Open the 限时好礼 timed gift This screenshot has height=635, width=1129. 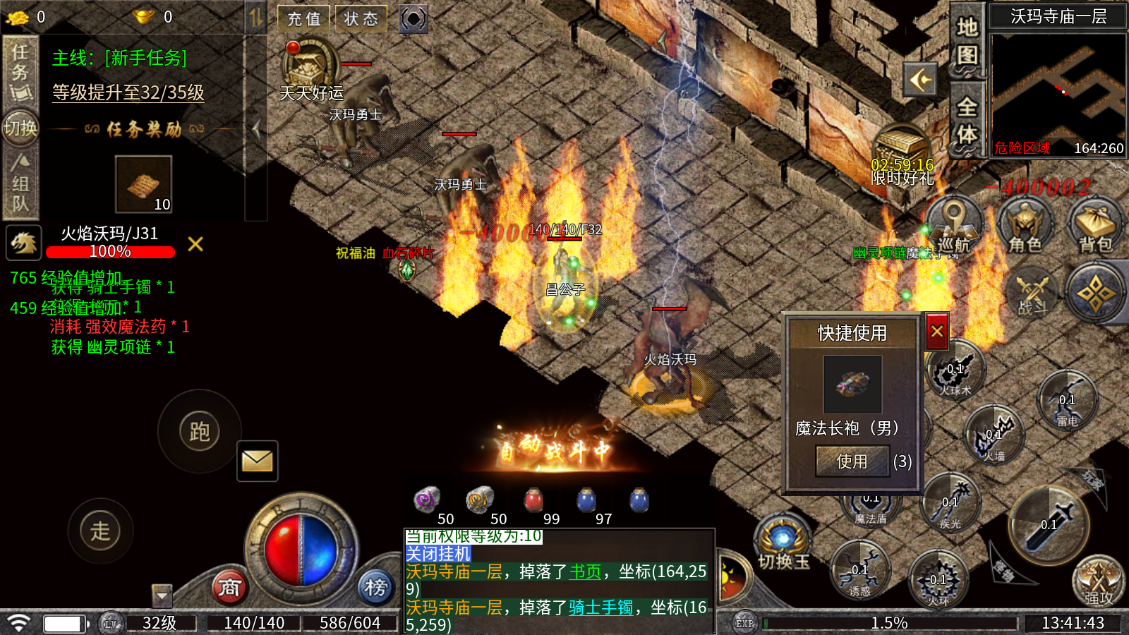click(901, 154)
